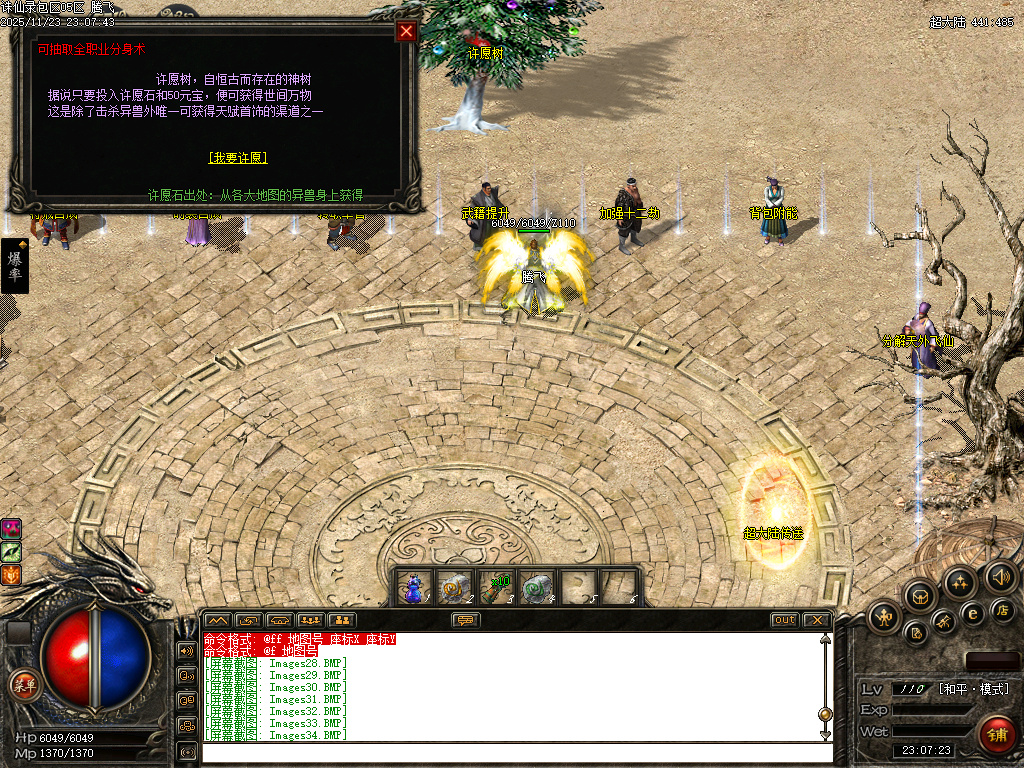Open the character figure round button

pos(885,616)
